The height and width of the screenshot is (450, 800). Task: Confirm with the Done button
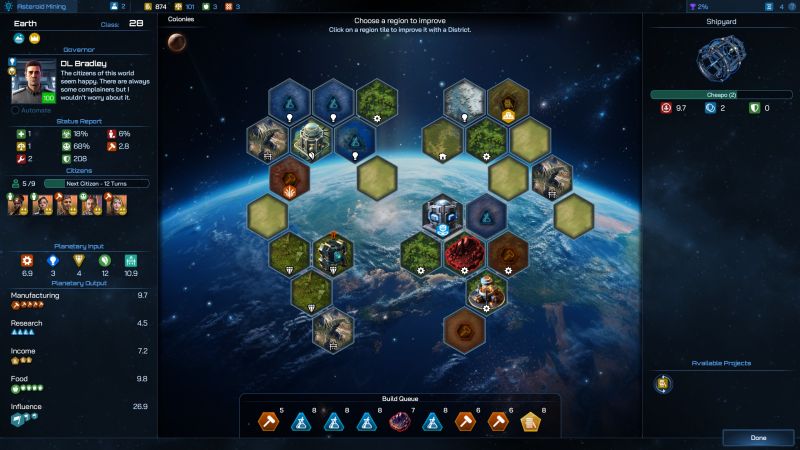point(758,438)
